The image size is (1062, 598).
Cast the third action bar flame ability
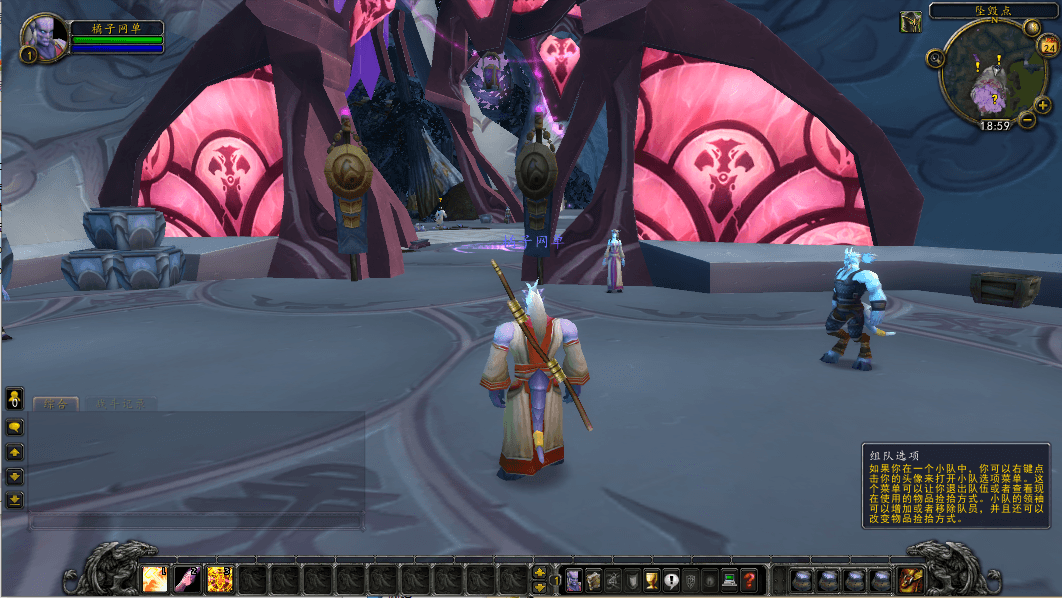[x=219, y=579]
